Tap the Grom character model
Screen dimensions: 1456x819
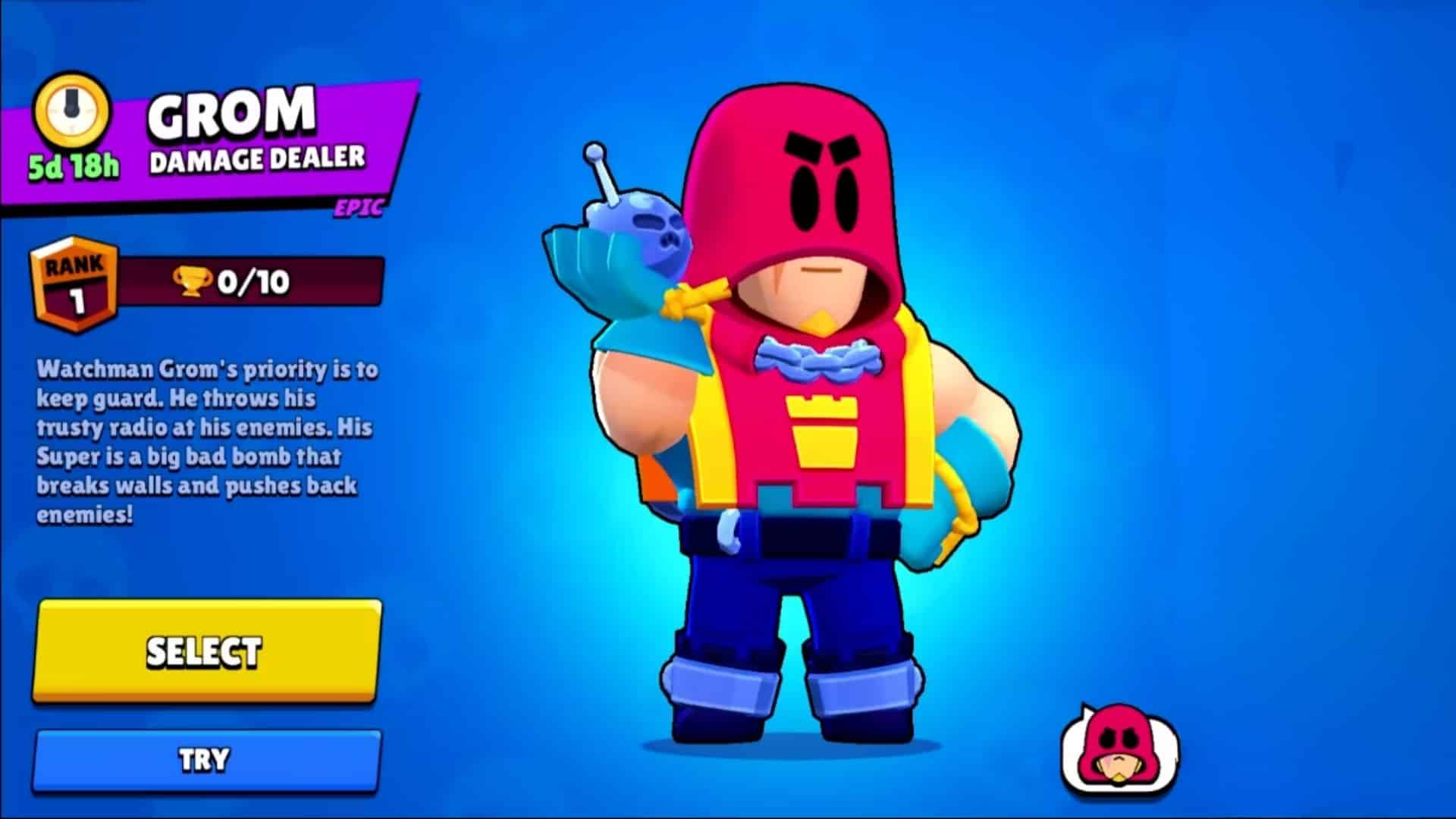pyautogui.click(x=804, y=425)
